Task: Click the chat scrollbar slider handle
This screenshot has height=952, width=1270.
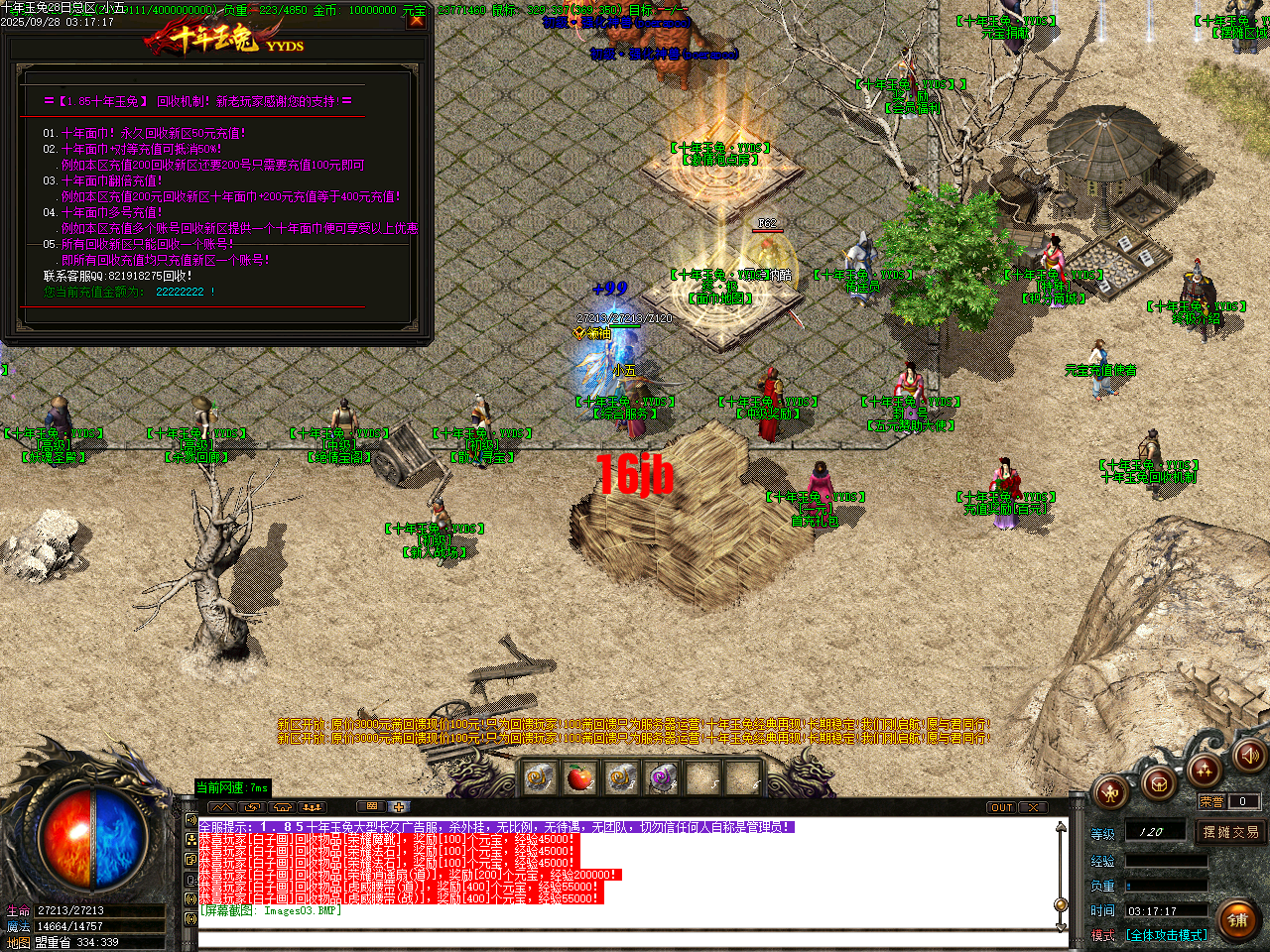Action: pyautogui.click(x=1060, y=904)
